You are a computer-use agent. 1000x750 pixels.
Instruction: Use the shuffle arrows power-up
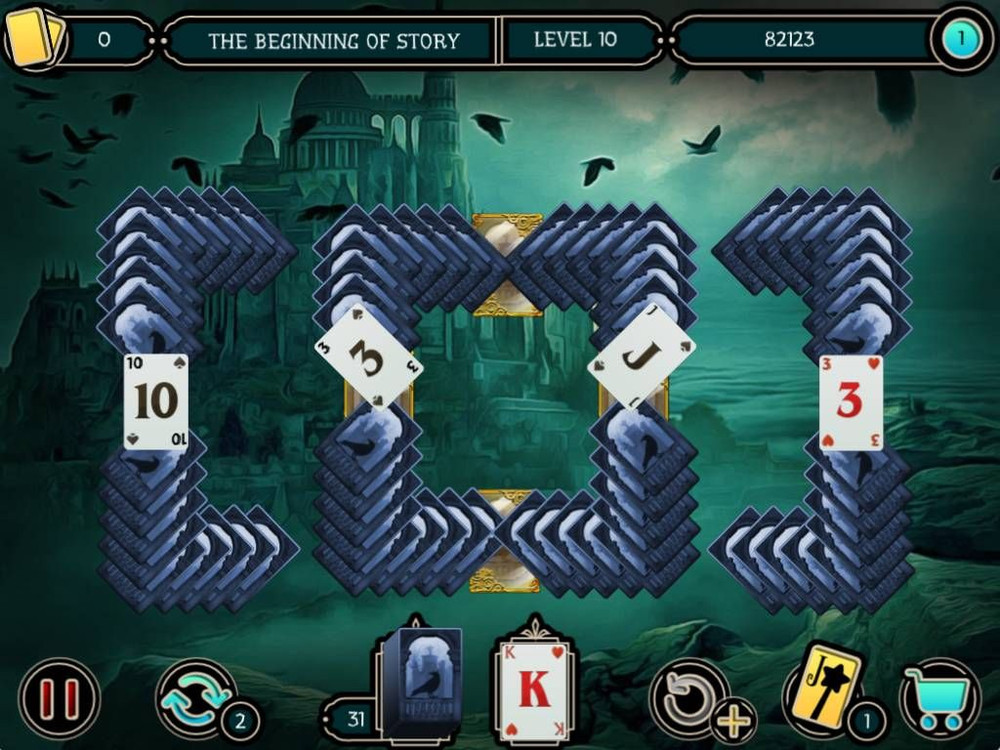[x=195, y=697]
